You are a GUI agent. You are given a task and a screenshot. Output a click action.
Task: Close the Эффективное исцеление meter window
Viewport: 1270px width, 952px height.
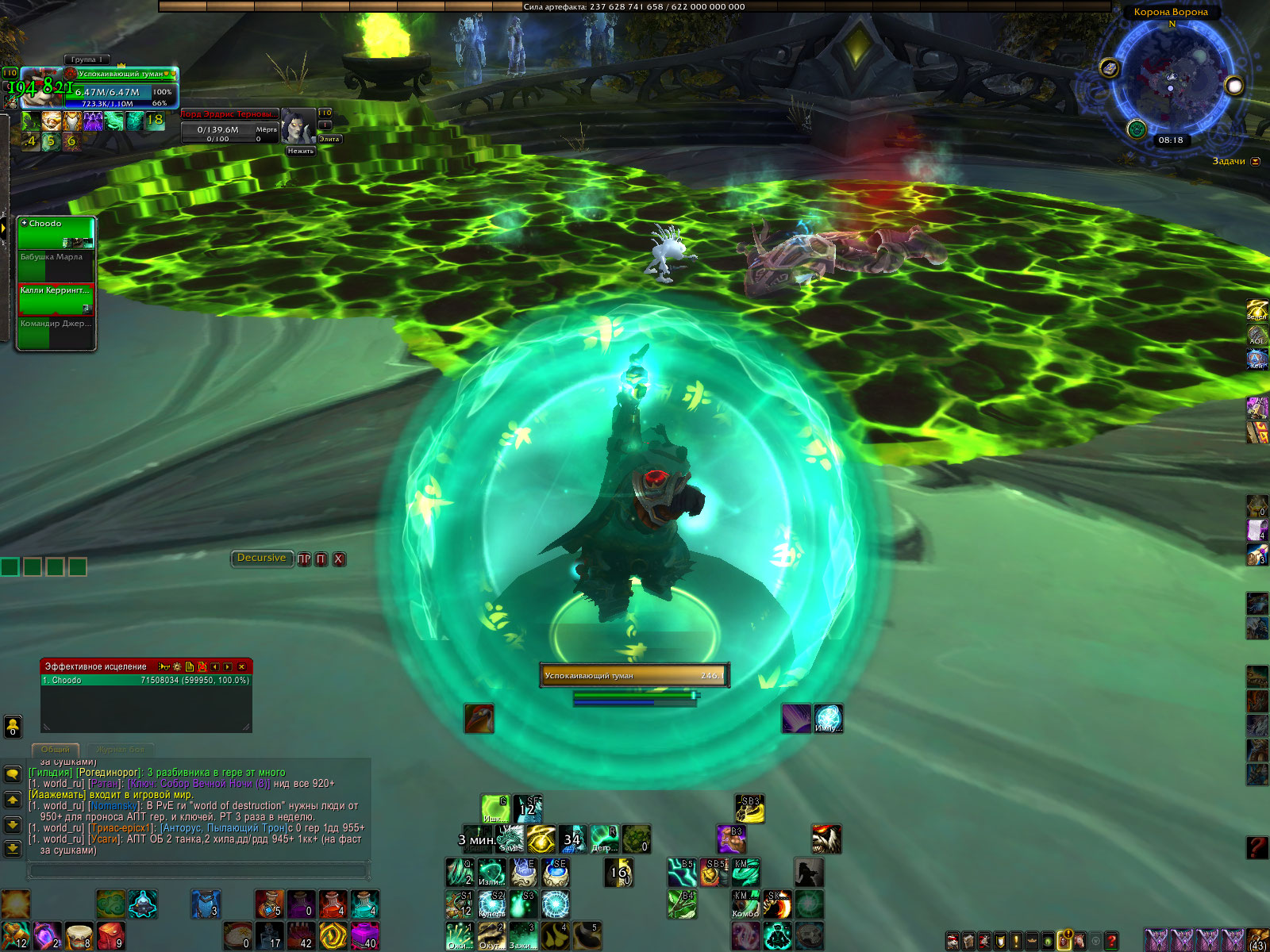[x=242, y=667]
